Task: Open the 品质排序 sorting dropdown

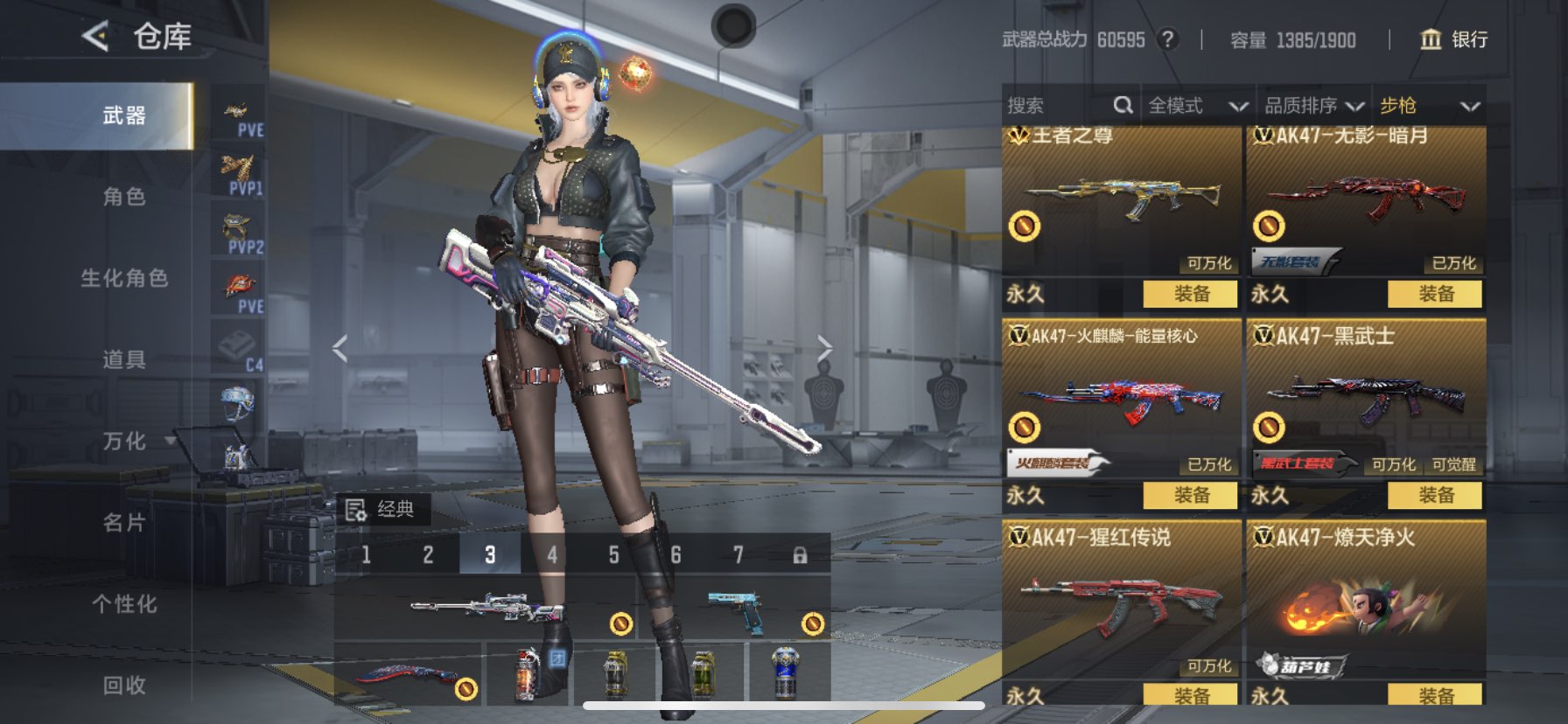Action: tap(1313, 106)
